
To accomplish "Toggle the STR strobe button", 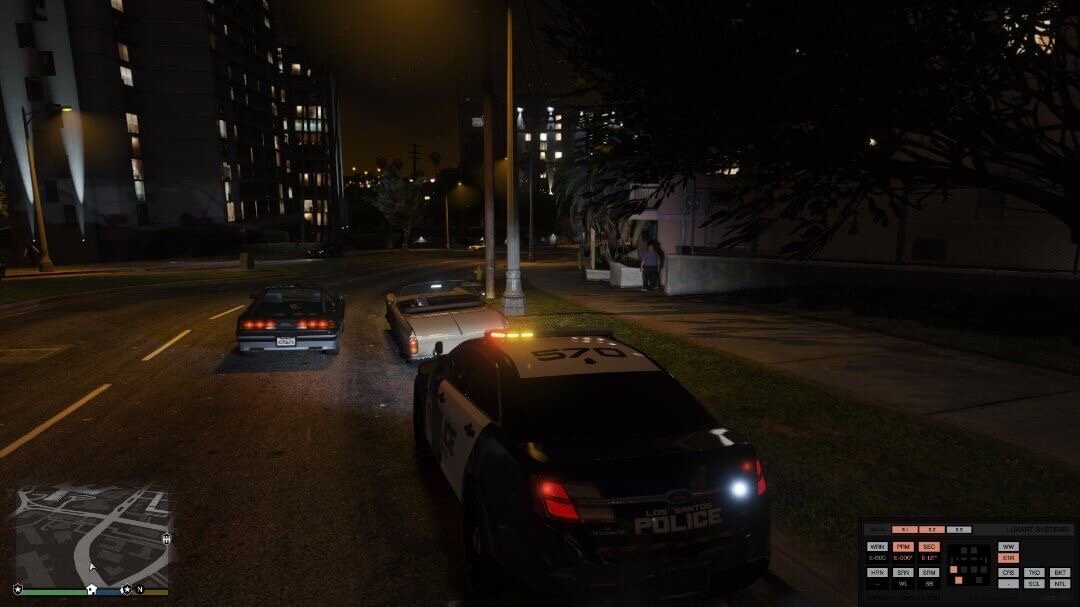I will coord(1008,558).
